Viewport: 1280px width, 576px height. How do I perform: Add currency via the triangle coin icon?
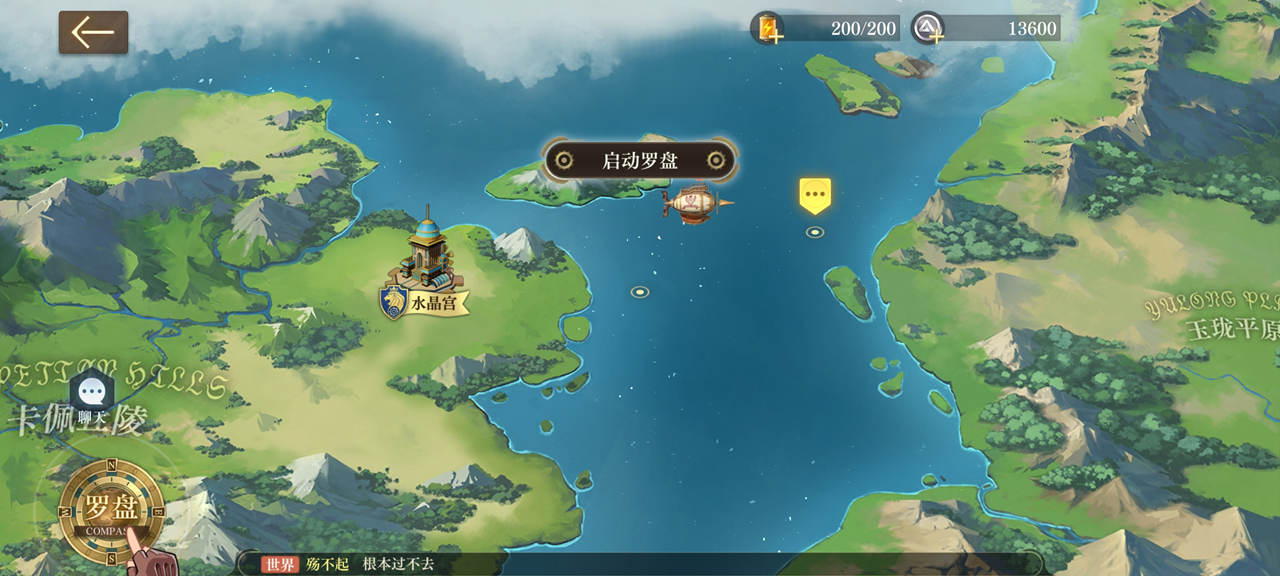[928, 28]
